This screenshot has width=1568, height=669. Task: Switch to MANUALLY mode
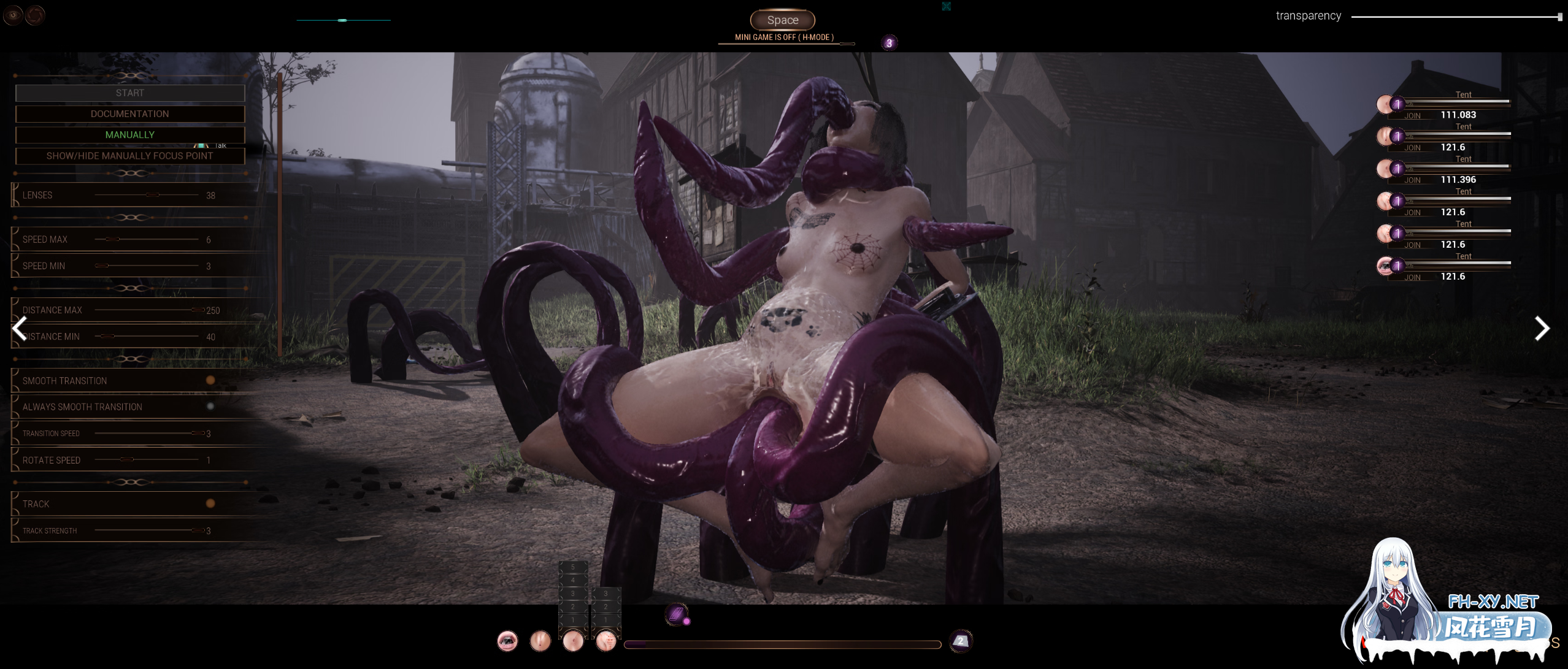tap(130, 134)
